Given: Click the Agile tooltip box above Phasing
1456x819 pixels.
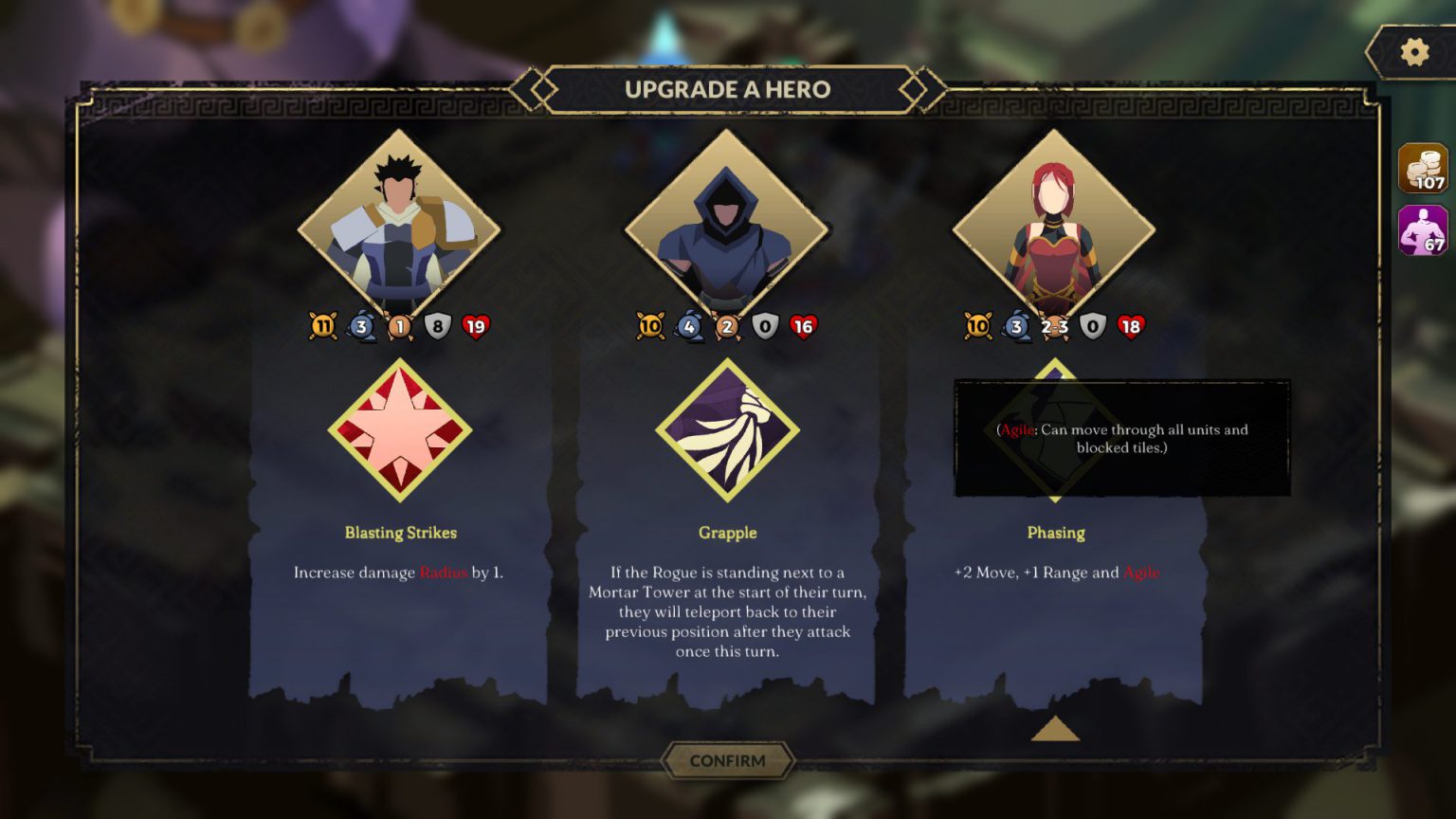Looking at the screenshot, I should (1122, 438).
